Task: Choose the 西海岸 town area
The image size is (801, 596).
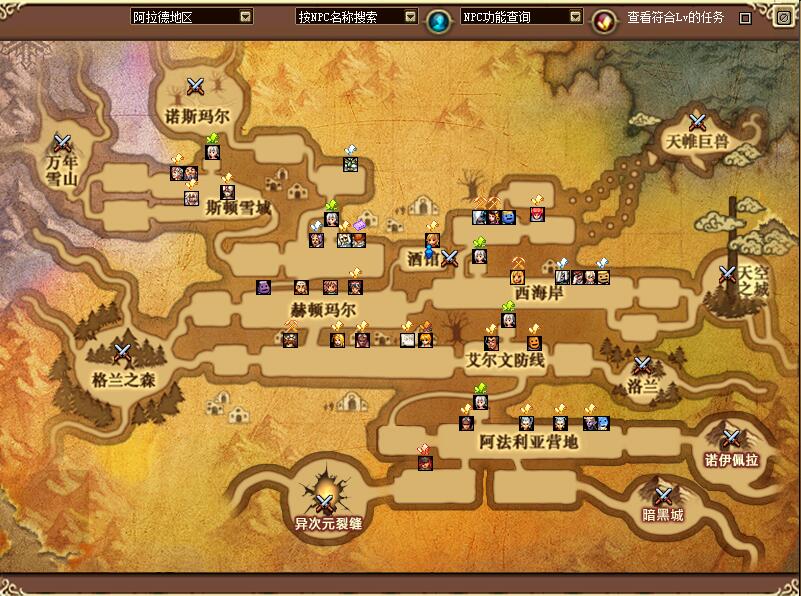Action: point(538,294)
